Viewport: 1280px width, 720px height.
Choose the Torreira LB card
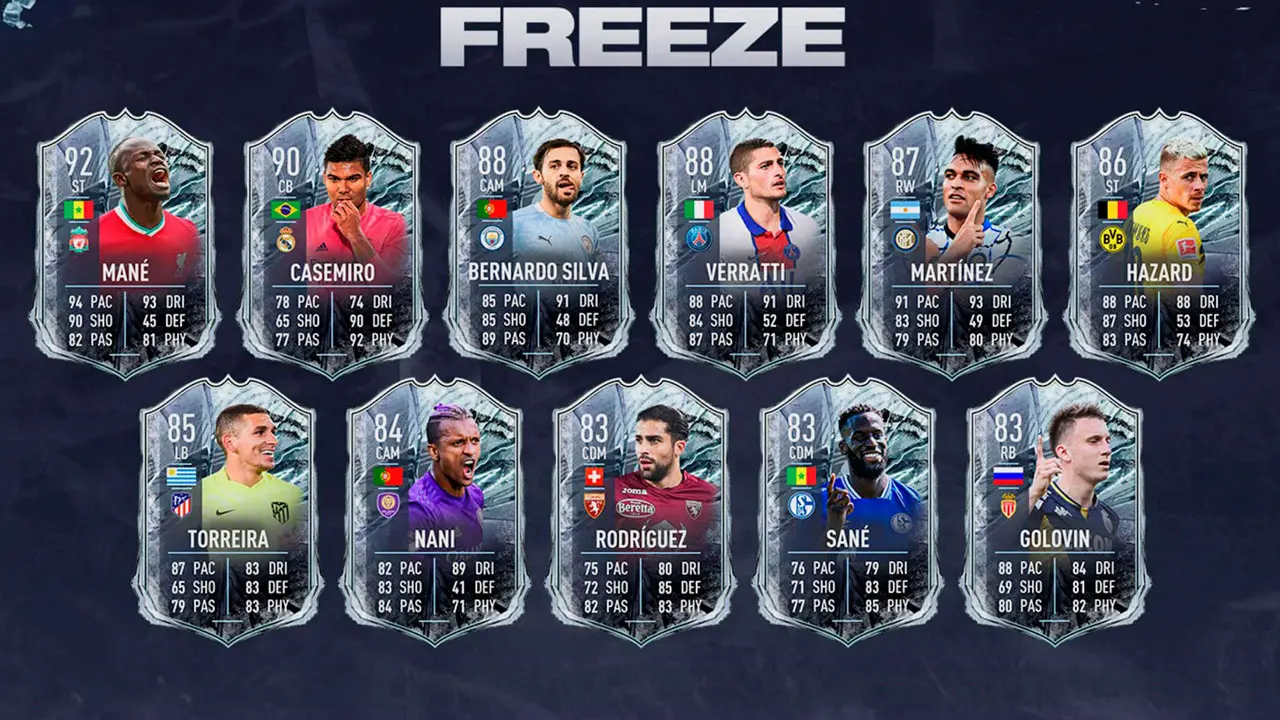(231, 510)
